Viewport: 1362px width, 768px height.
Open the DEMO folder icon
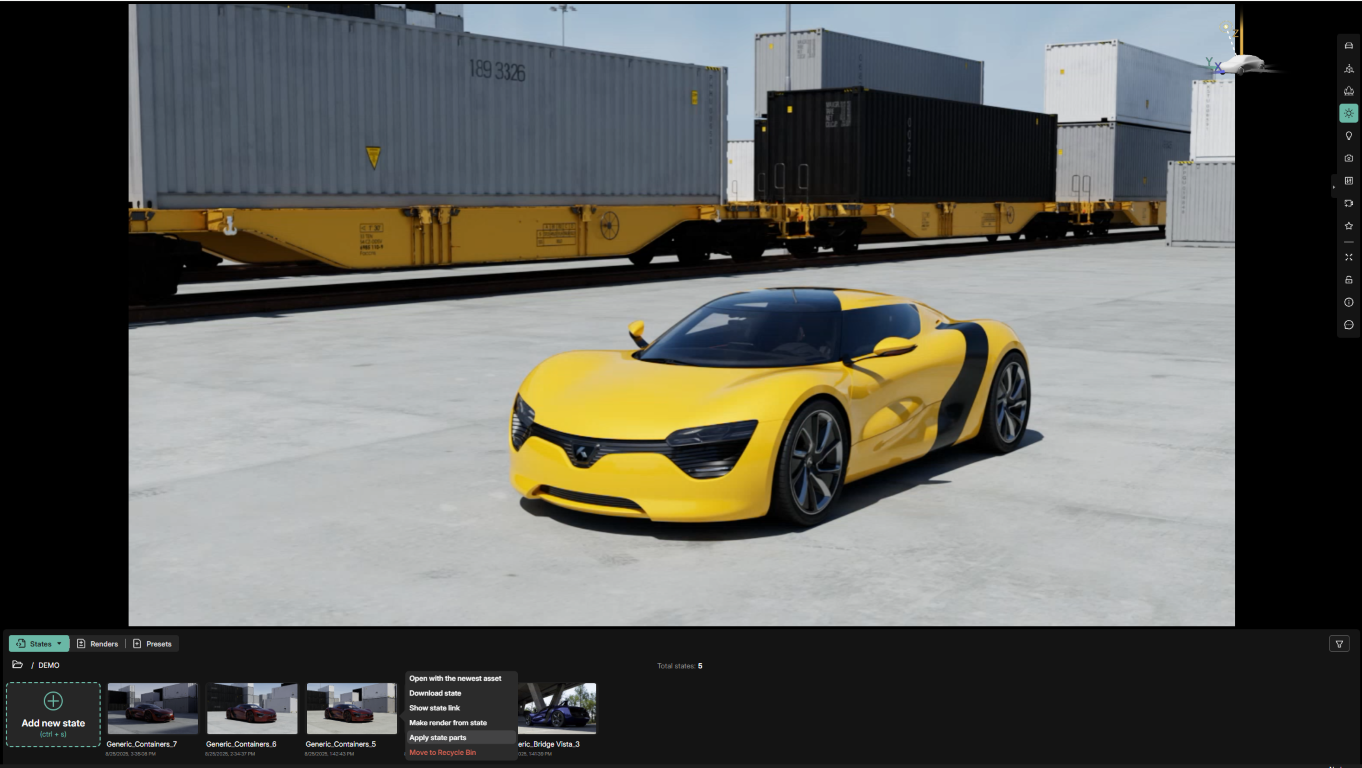pos(17,665)
